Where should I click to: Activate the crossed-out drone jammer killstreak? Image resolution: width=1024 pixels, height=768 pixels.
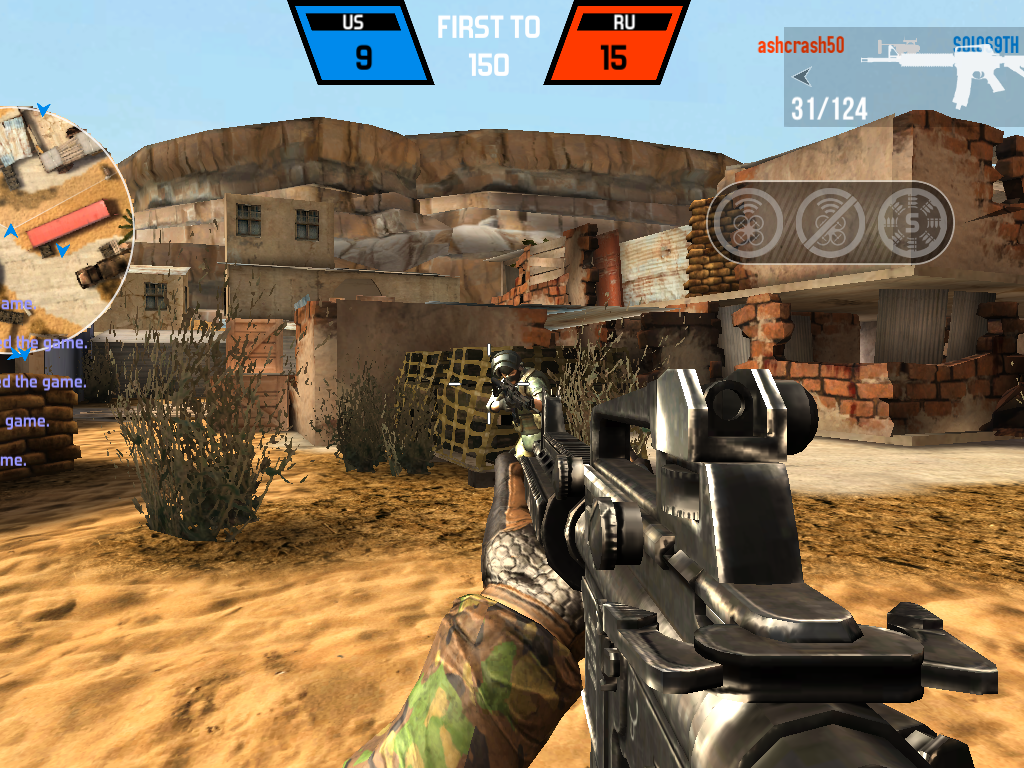(x=831, y=222)
